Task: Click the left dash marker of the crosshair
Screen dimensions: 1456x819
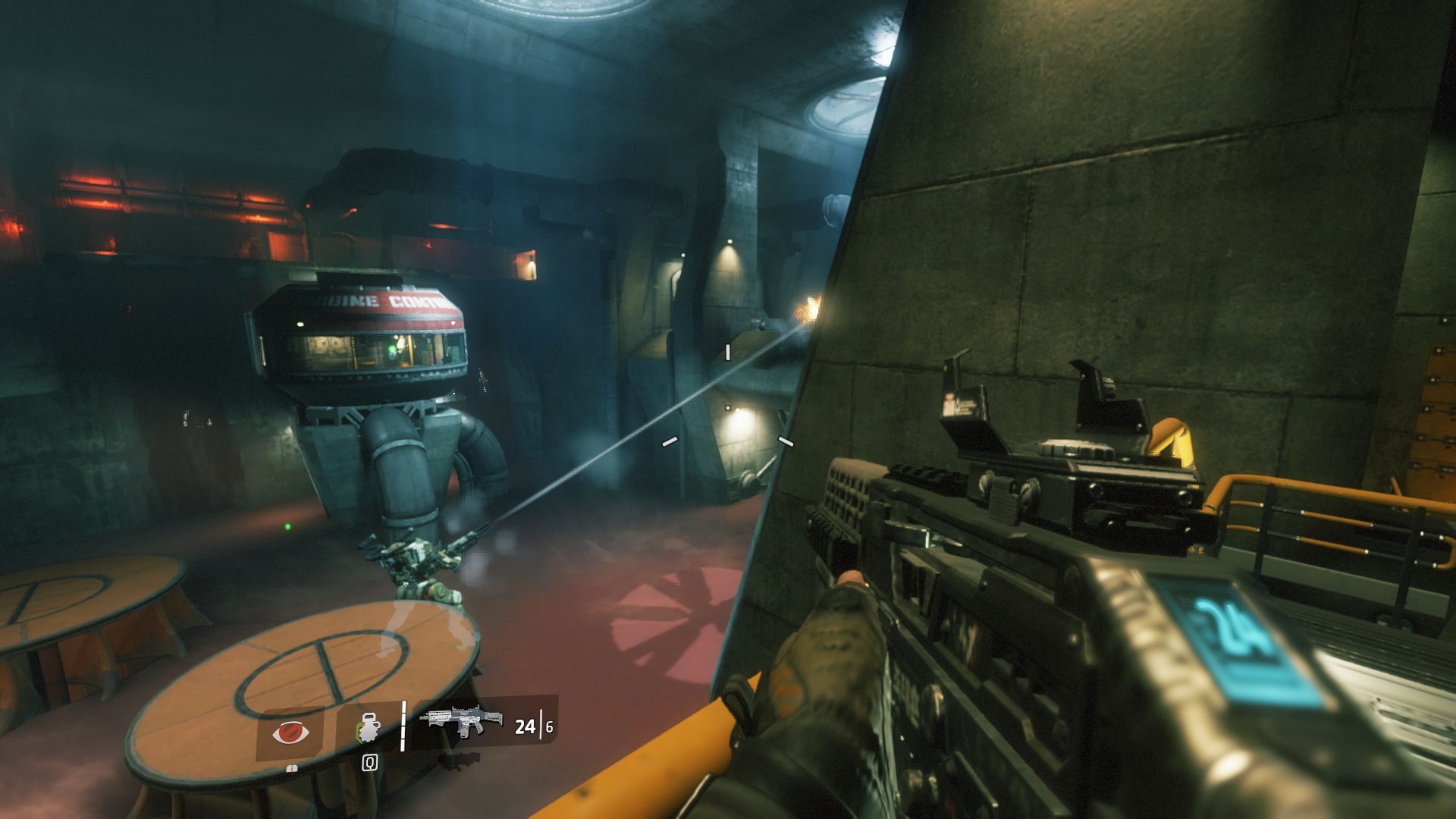Action: point(670,441)
